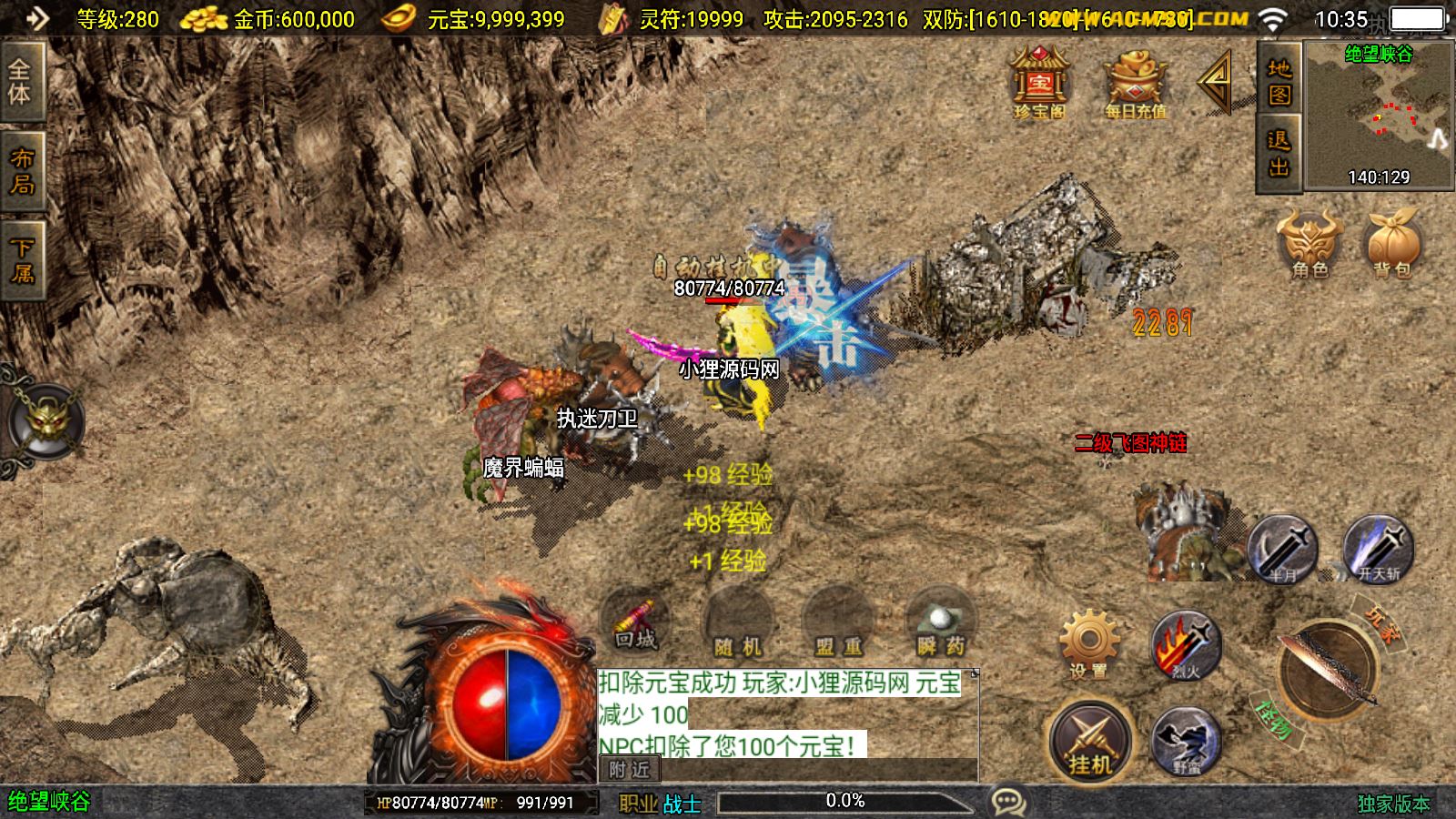Toggle 挂机 auto-battle
This screenshot has width=1456, height=819.
pos(1090,742)
